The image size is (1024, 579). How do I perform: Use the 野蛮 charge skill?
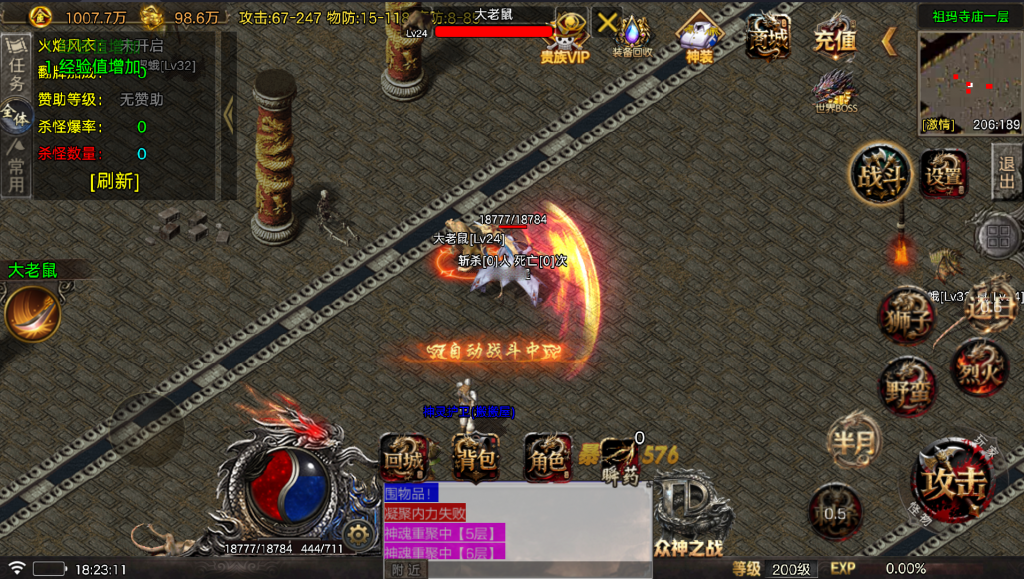(908, 387)
